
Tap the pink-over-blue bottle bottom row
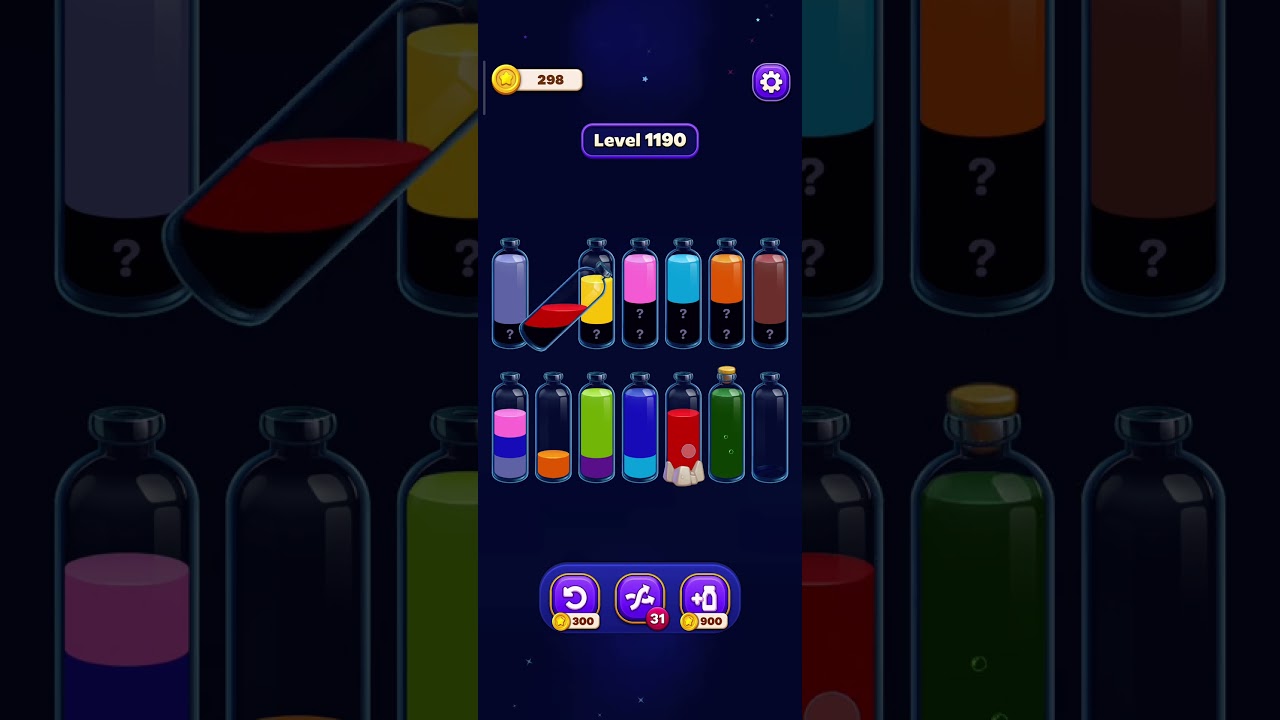point(510,430)
